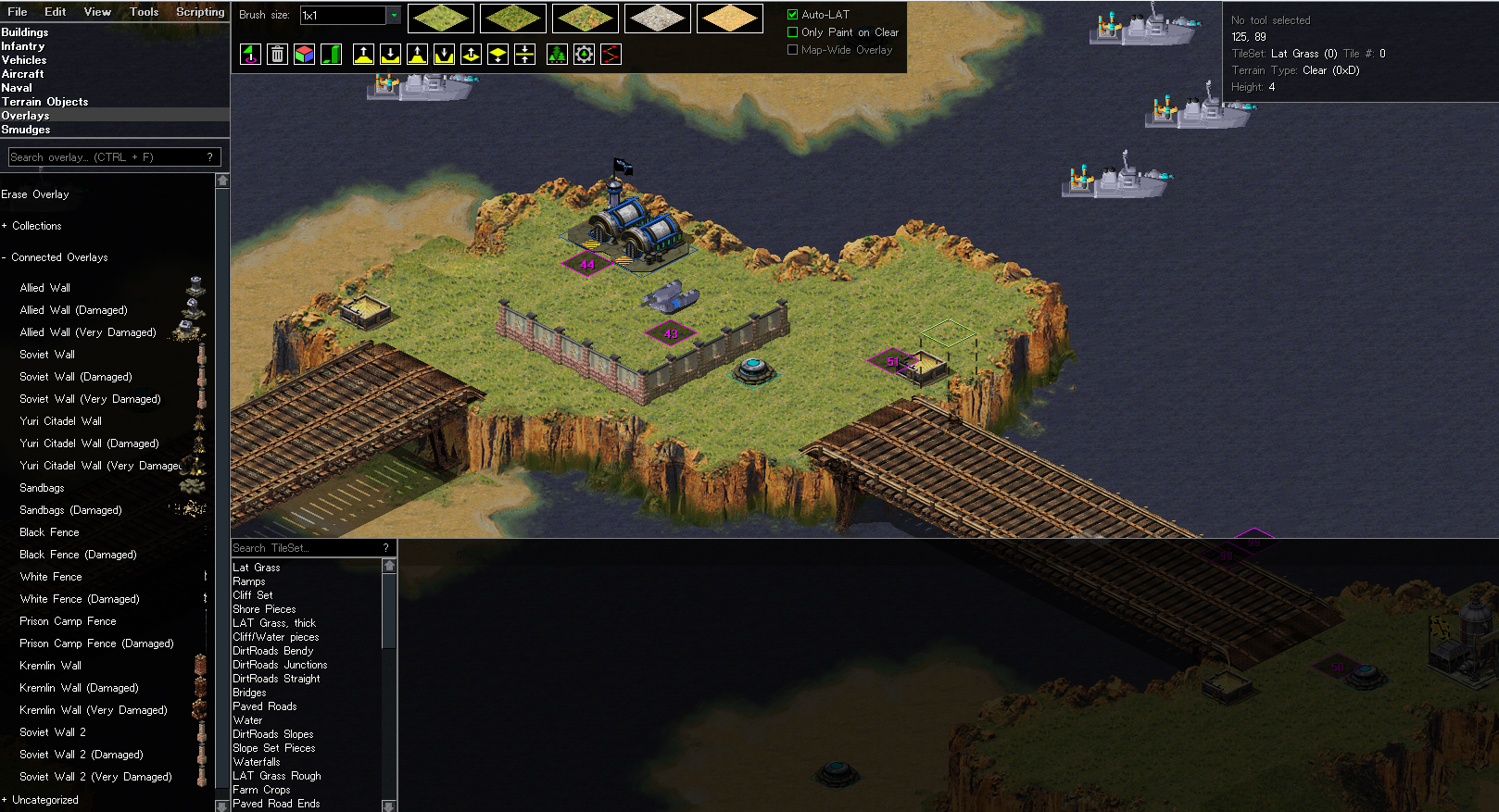Pick the Sandbags overlay
The width and height of the screenshot is (1499, 812).
[43, 488]
